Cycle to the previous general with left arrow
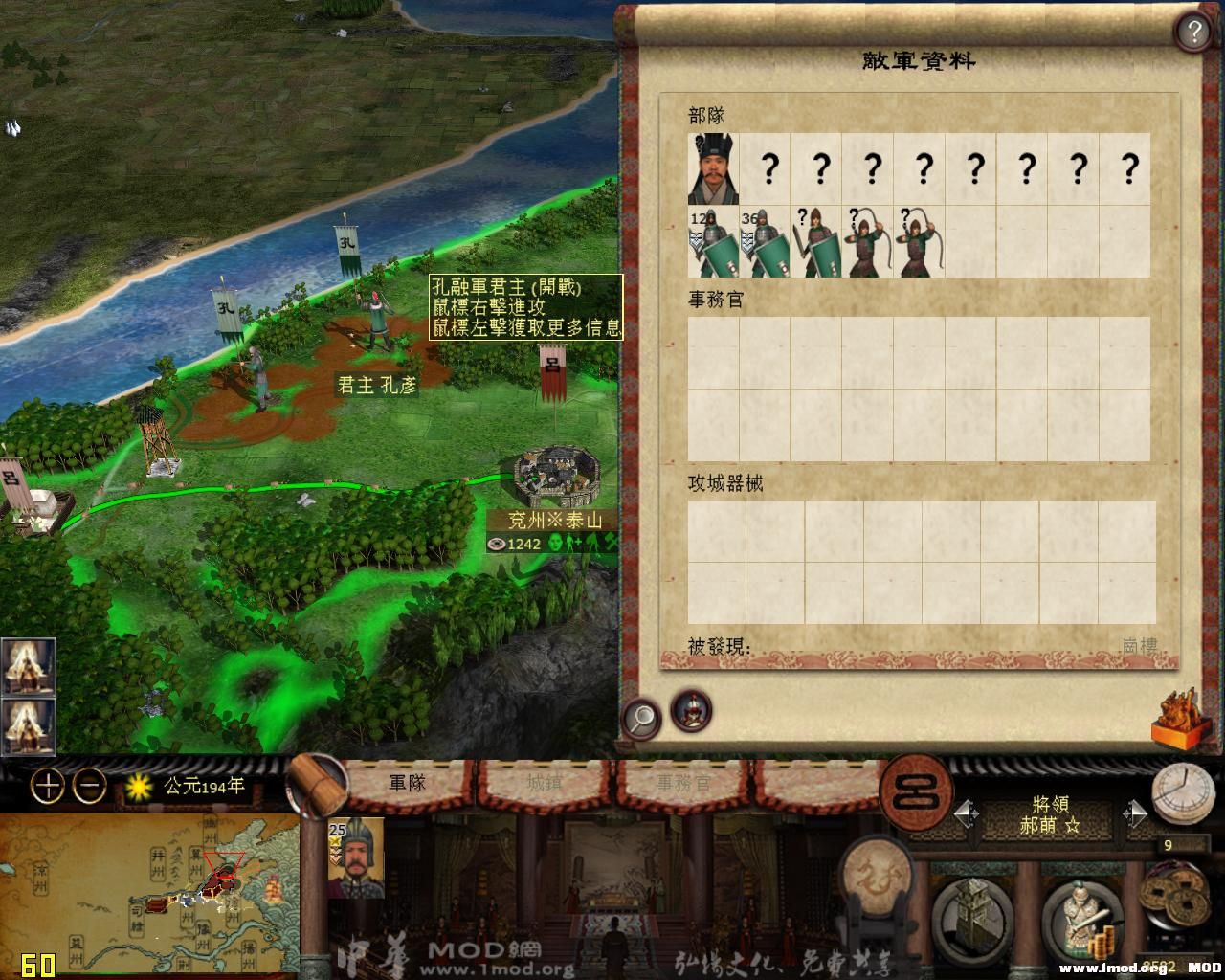Screen dimensions: 1225x980 tap(967, 814)
